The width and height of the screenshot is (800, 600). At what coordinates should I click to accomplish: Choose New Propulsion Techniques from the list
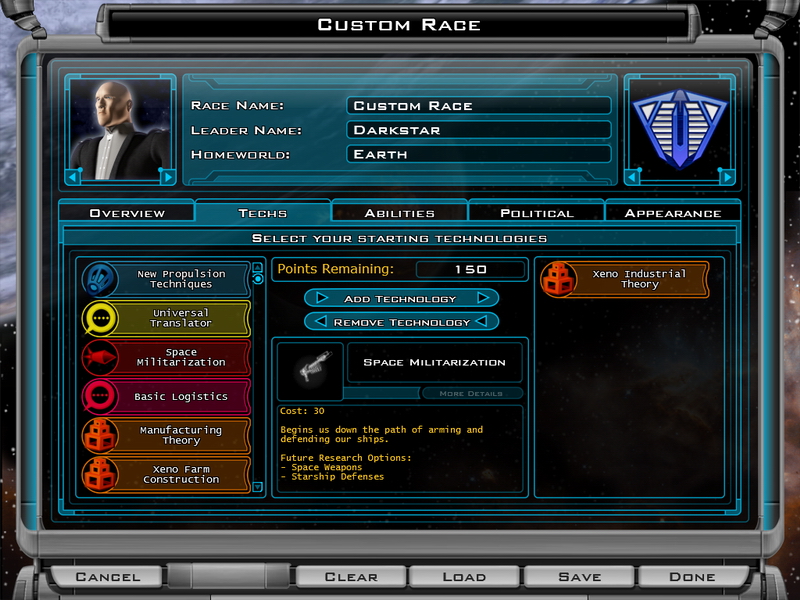[165, 279]
